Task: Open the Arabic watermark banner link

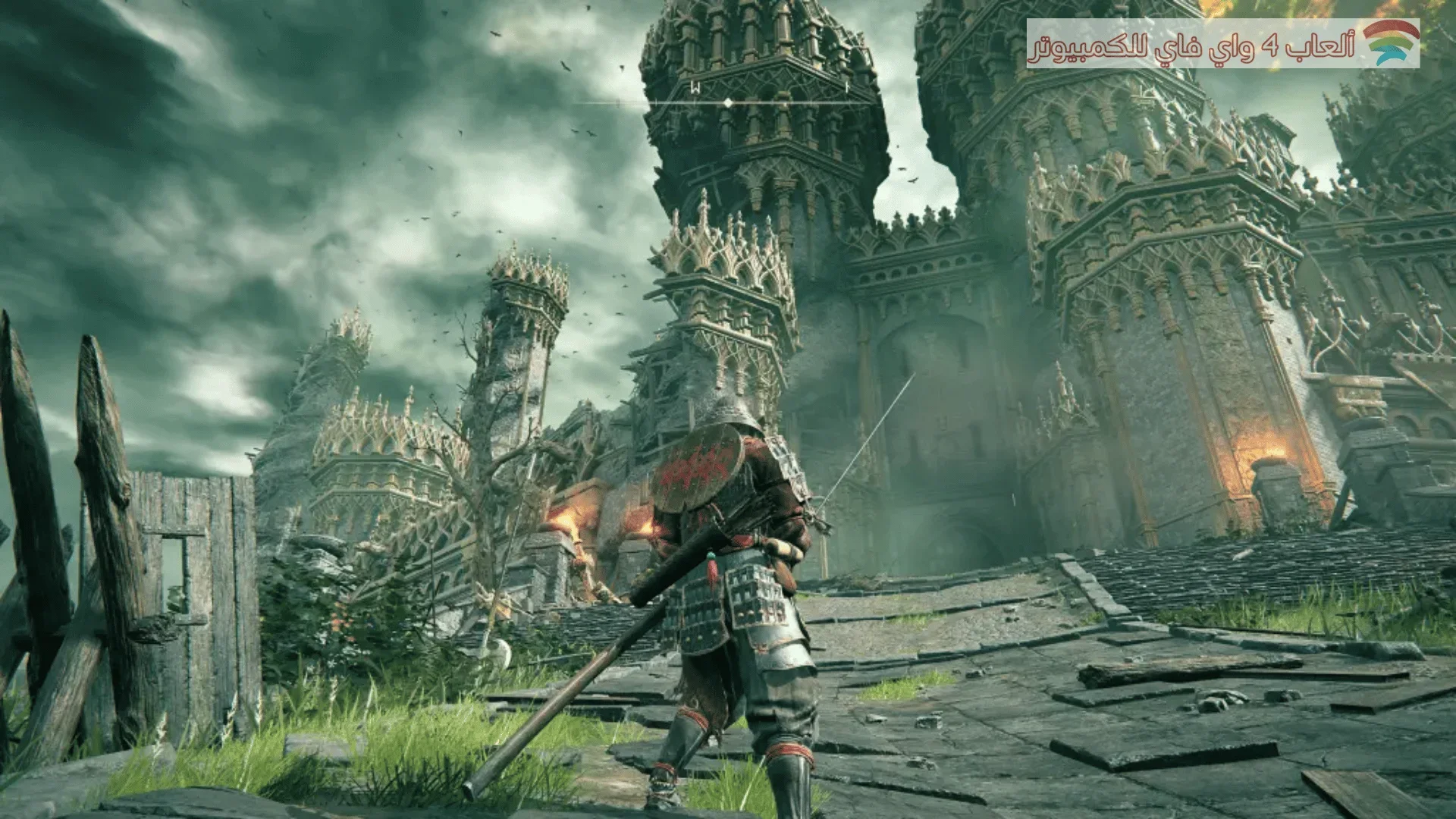Action: (x=1191, y=45)
